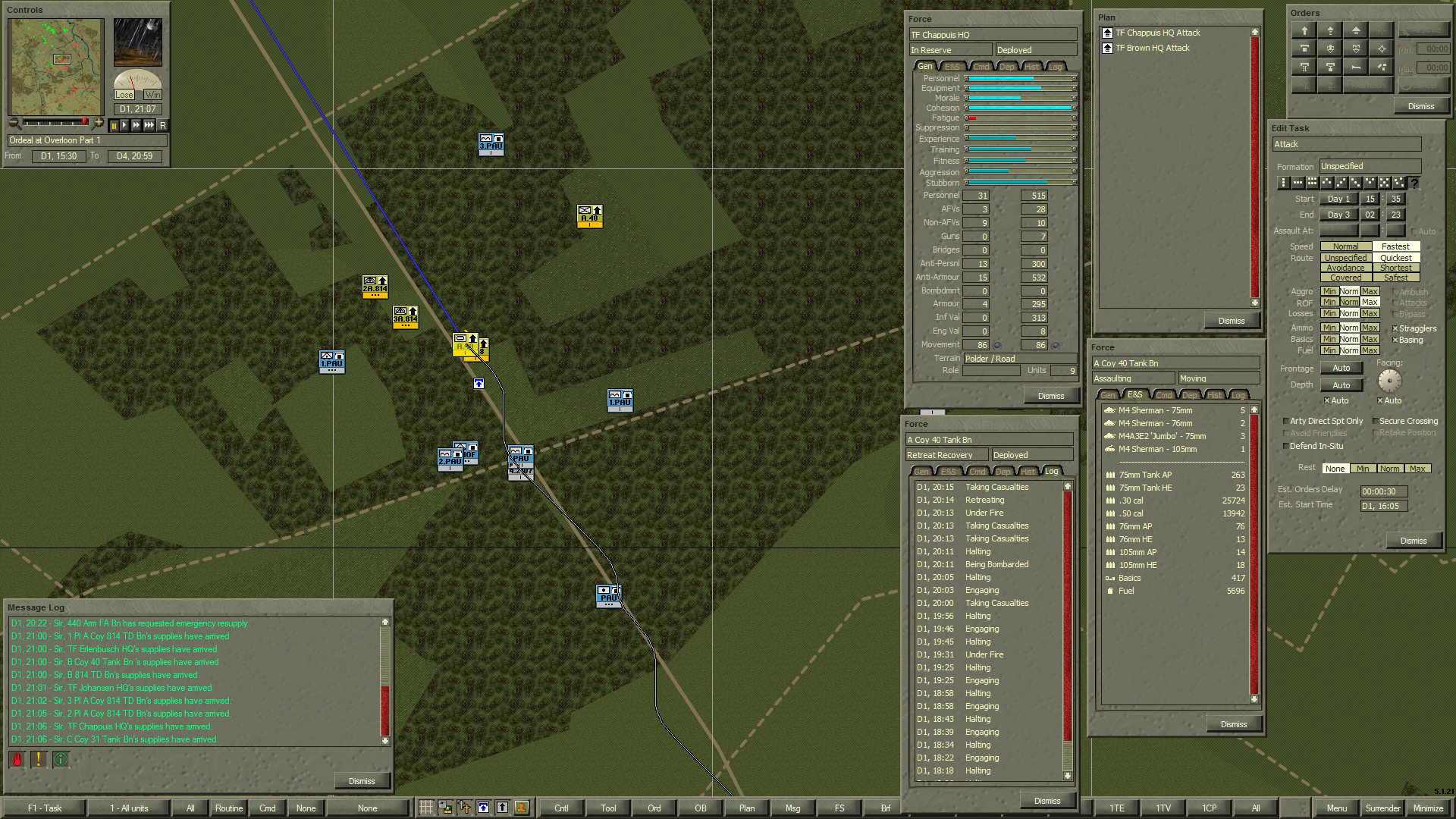The height and width of the screenshot is (819, 1456).
Task: Click the formation help question mark icon
Action: [1415, 183]
